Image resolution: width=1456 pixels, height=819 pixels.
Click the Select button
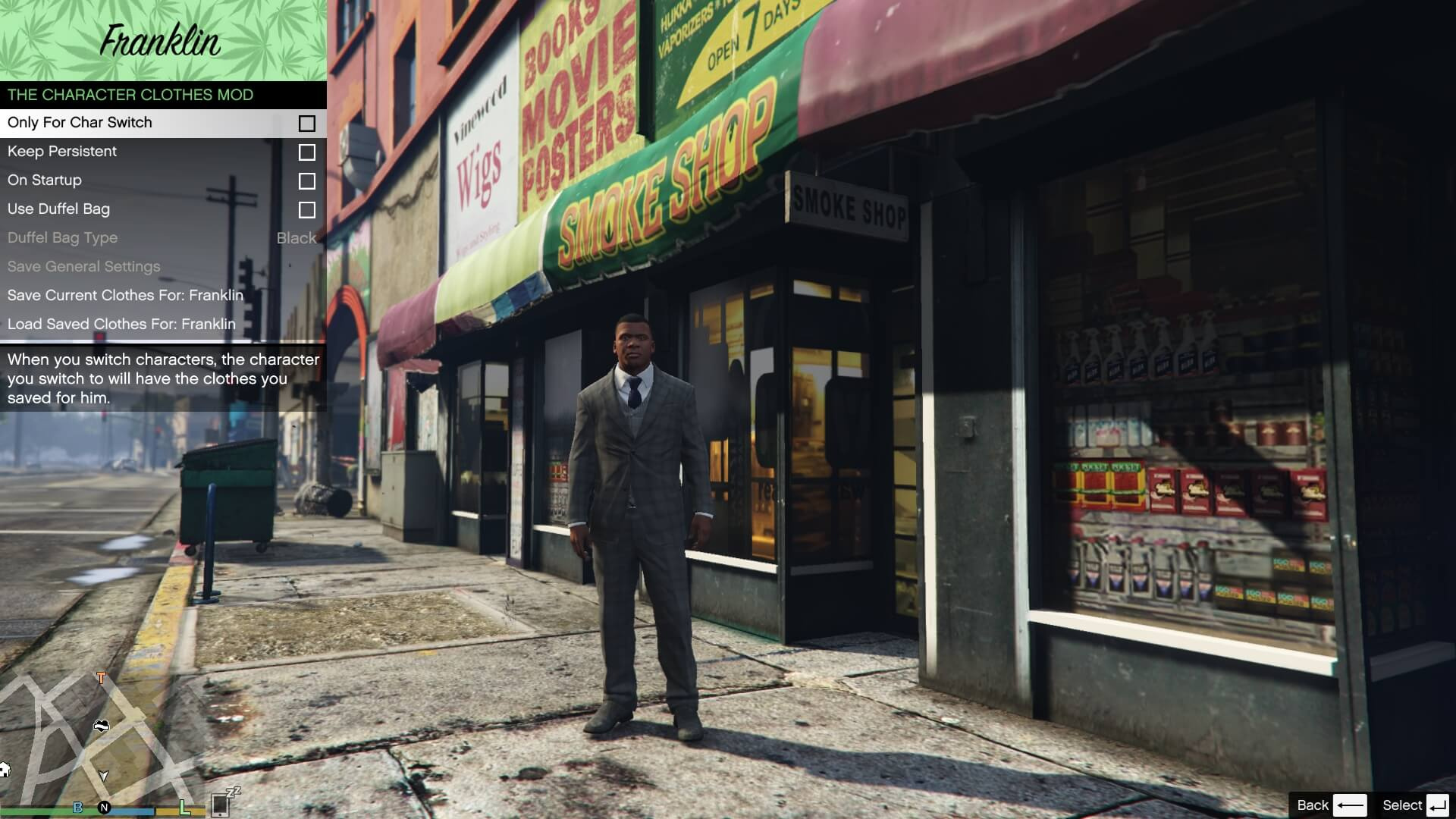[1415, 805]
